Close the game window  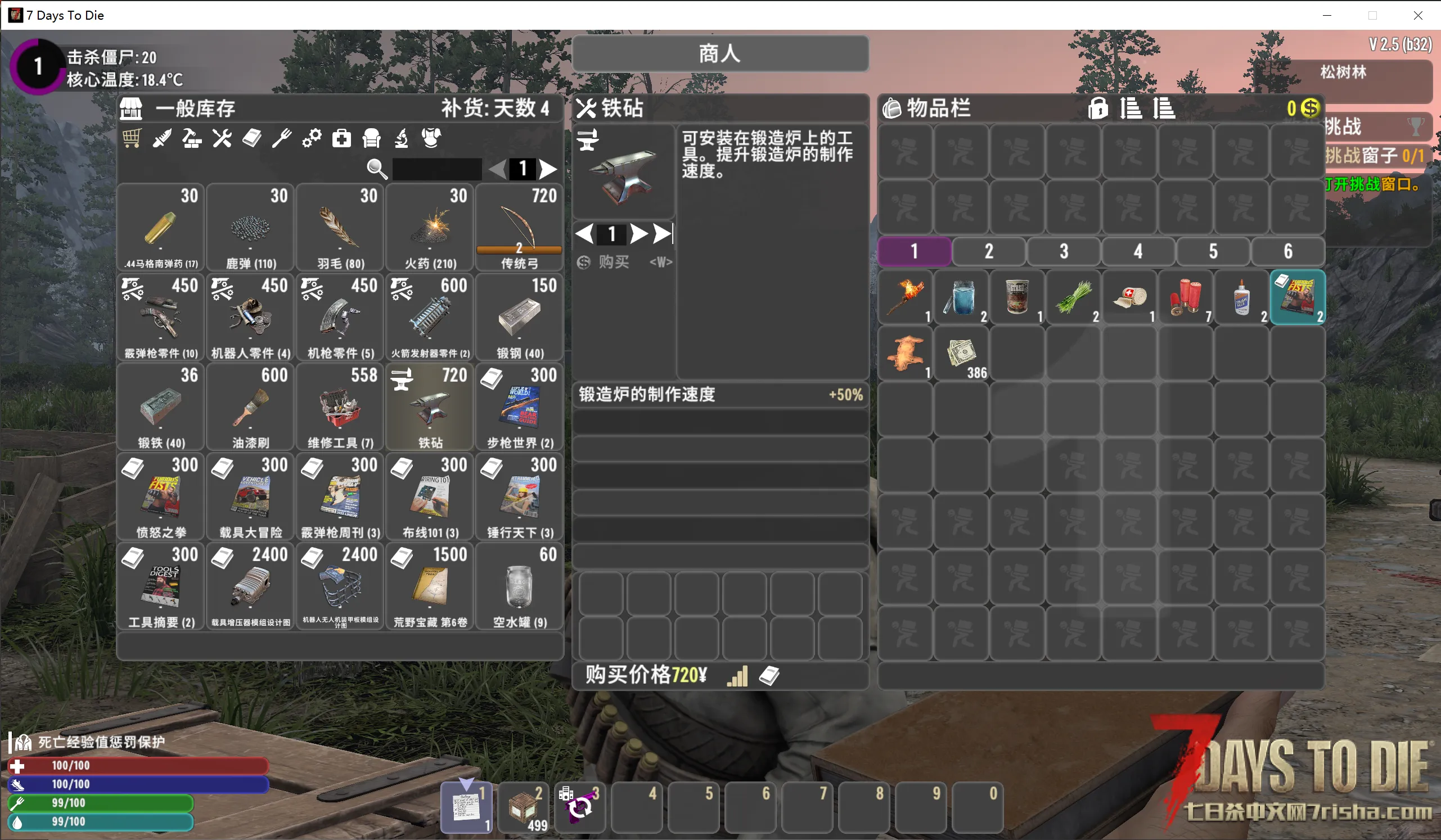click(1417, 15)
